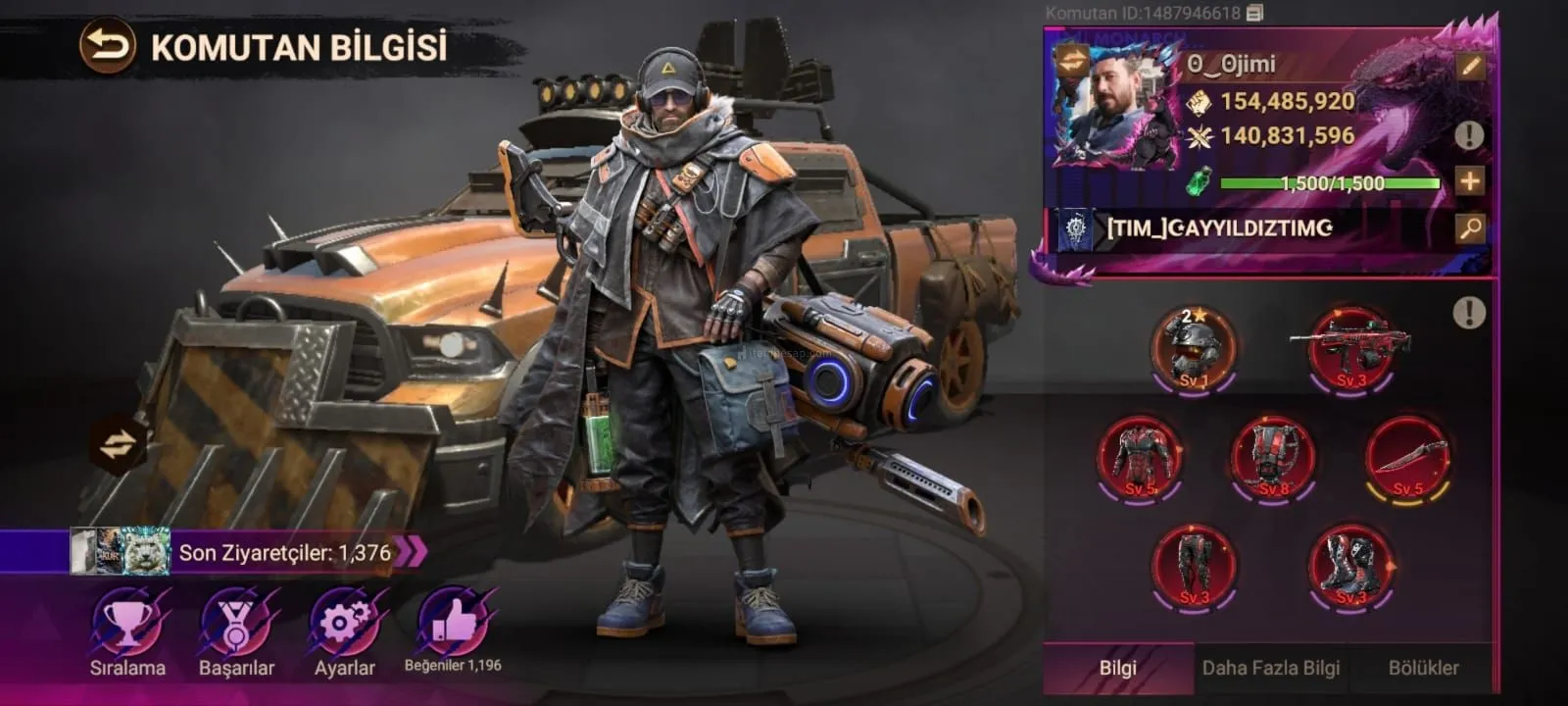Add stamina with the plus button
Screen dimensions: 1568x706
coord(1469,181)
